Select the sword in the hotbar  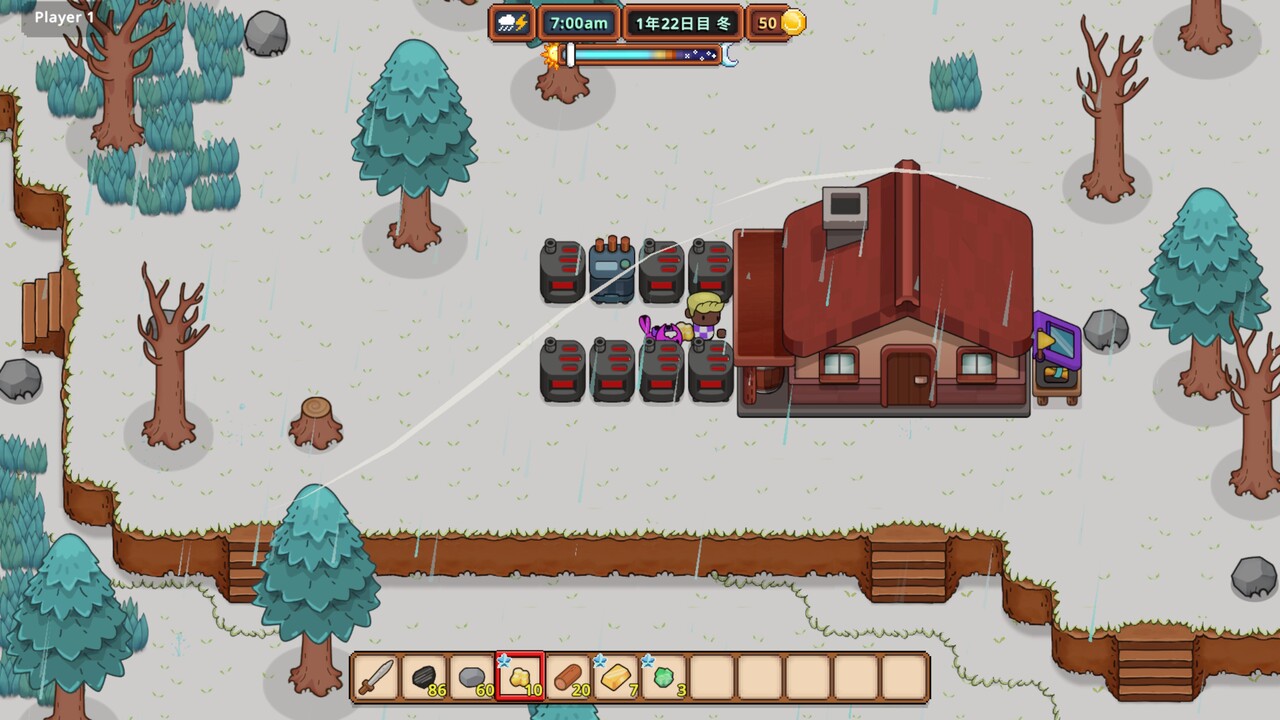click(x=376, y=677)
